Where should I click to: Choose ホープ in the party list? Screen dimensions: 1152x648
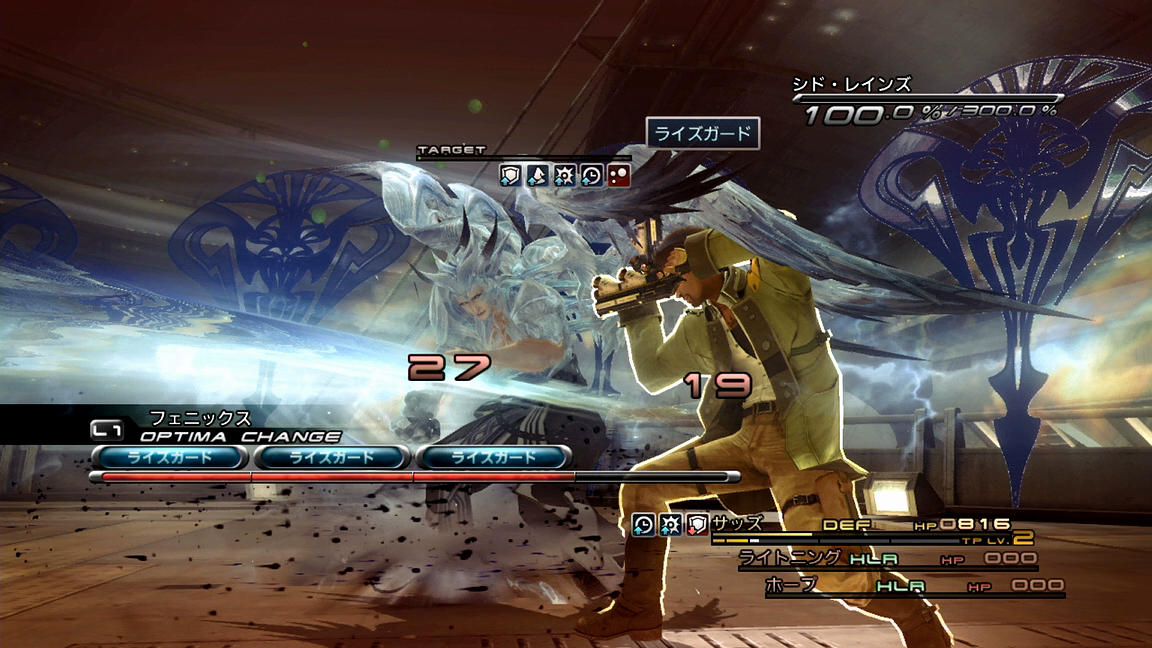click(791, 584)
